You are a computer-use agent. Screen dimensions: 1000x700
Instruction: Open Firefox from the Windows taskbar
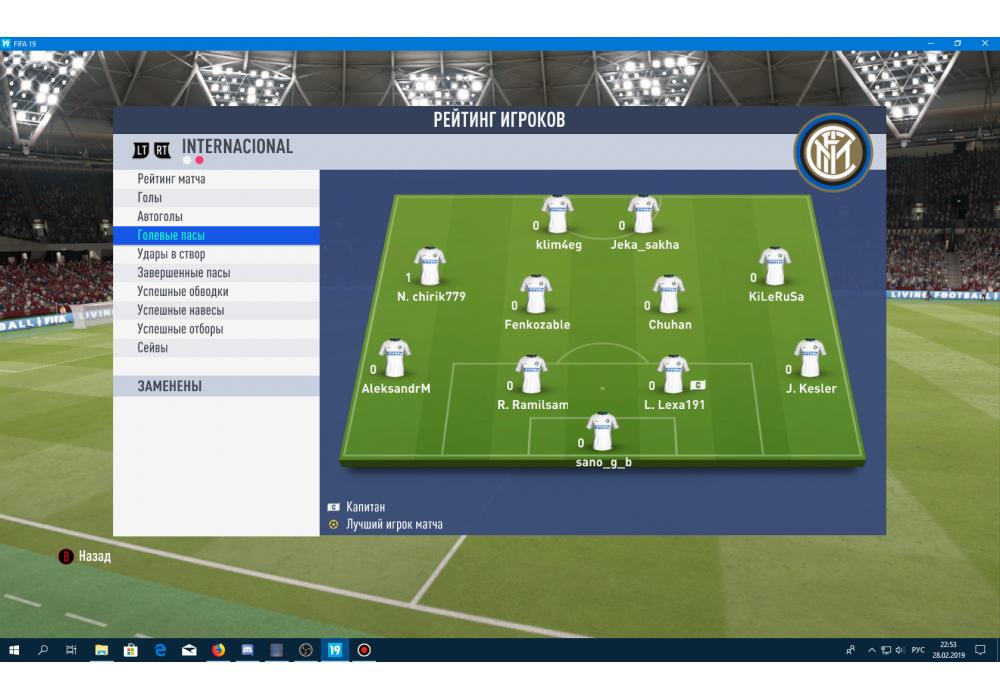pos(218,650)
